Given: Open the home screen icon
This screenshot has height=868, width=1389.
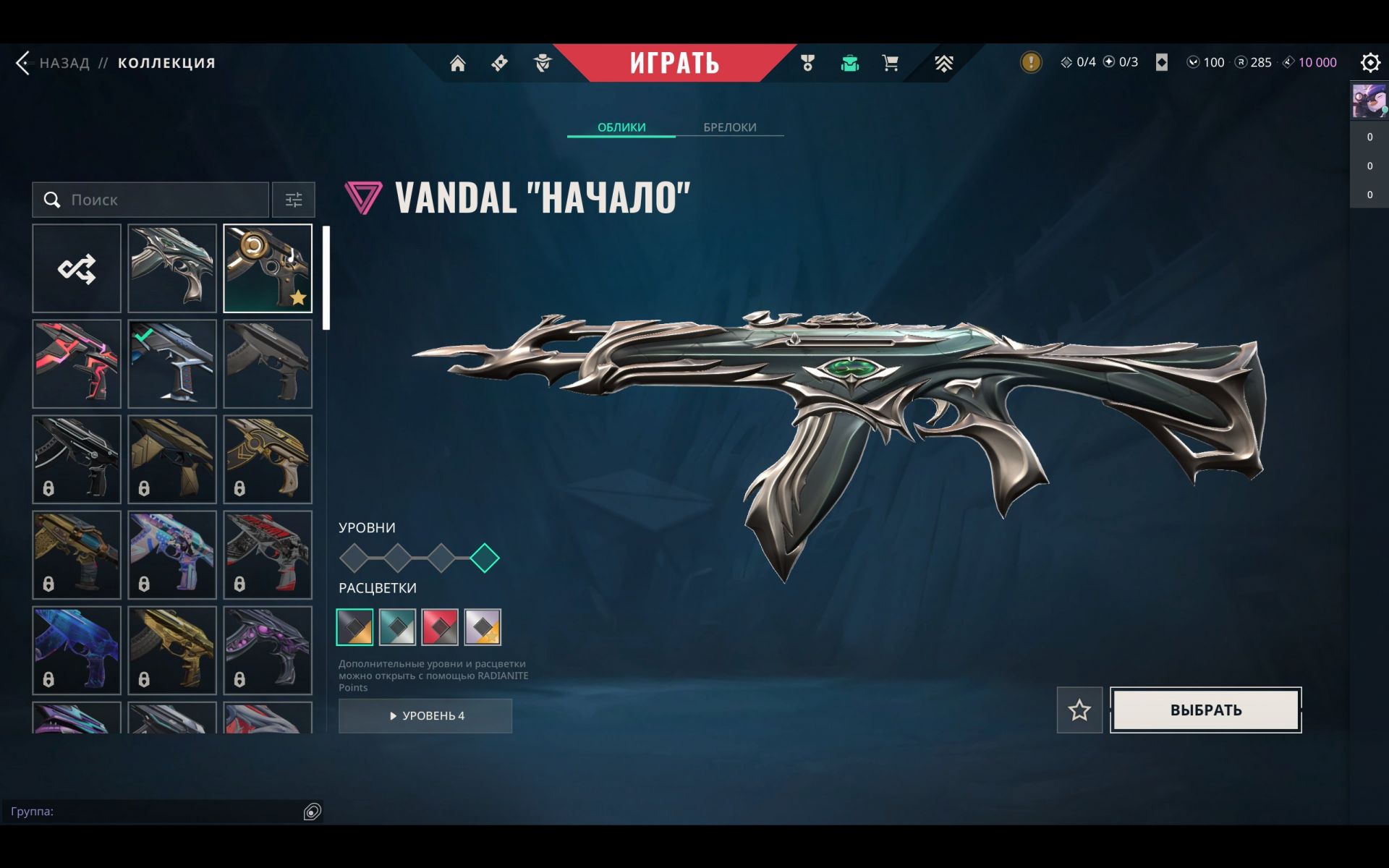Looking at the screenshot, I should 457,64.
